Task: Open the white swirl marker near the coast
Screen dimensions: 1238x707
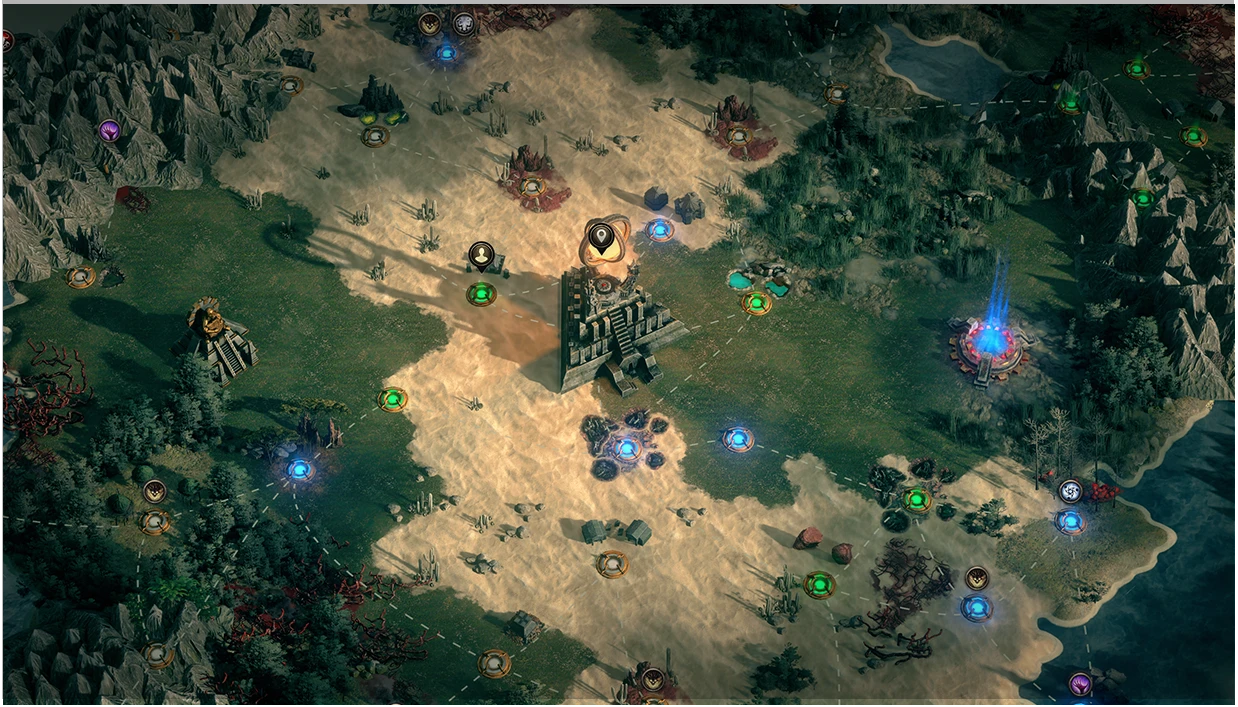Action: coord(1071,491)
